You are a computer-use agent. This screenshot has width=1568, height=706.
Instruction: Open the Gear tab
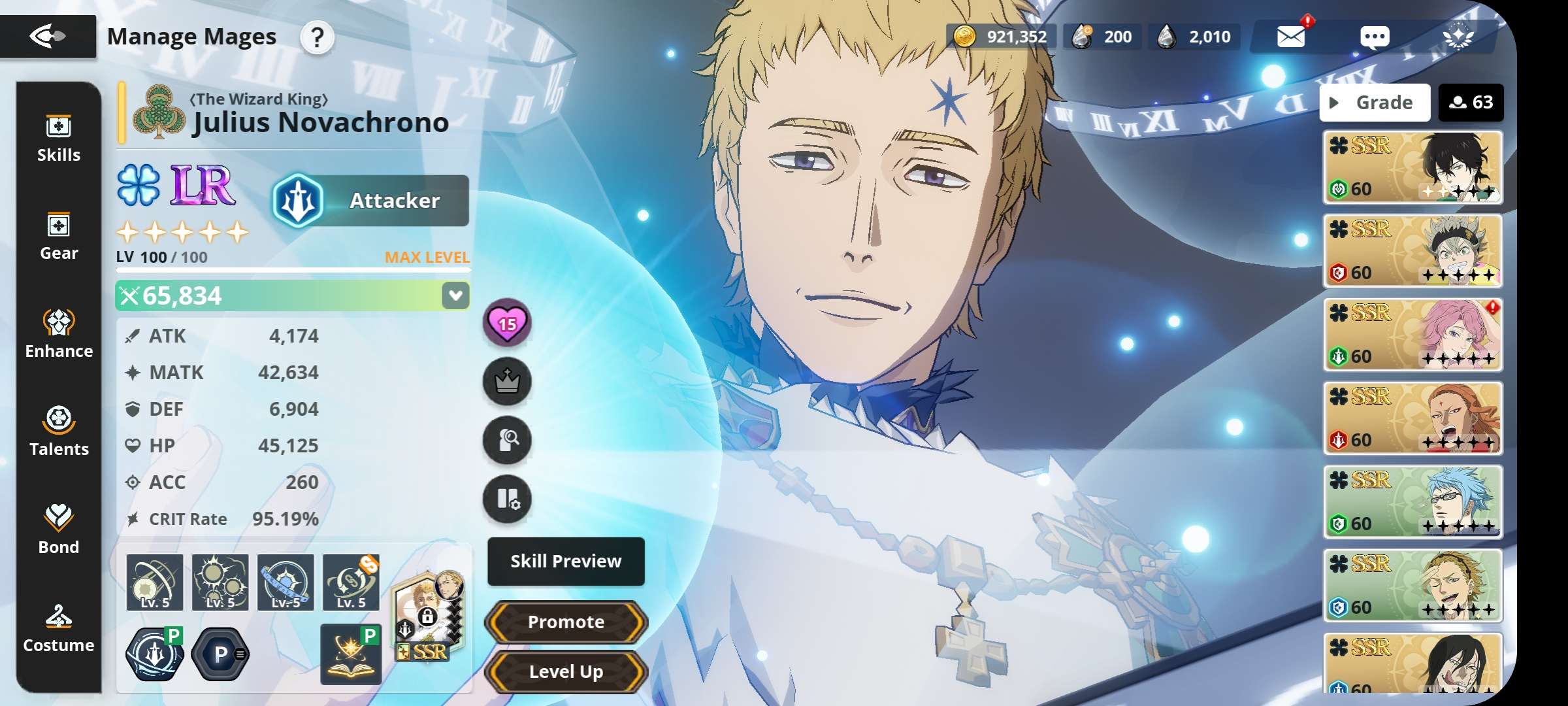tap(59, 237)
